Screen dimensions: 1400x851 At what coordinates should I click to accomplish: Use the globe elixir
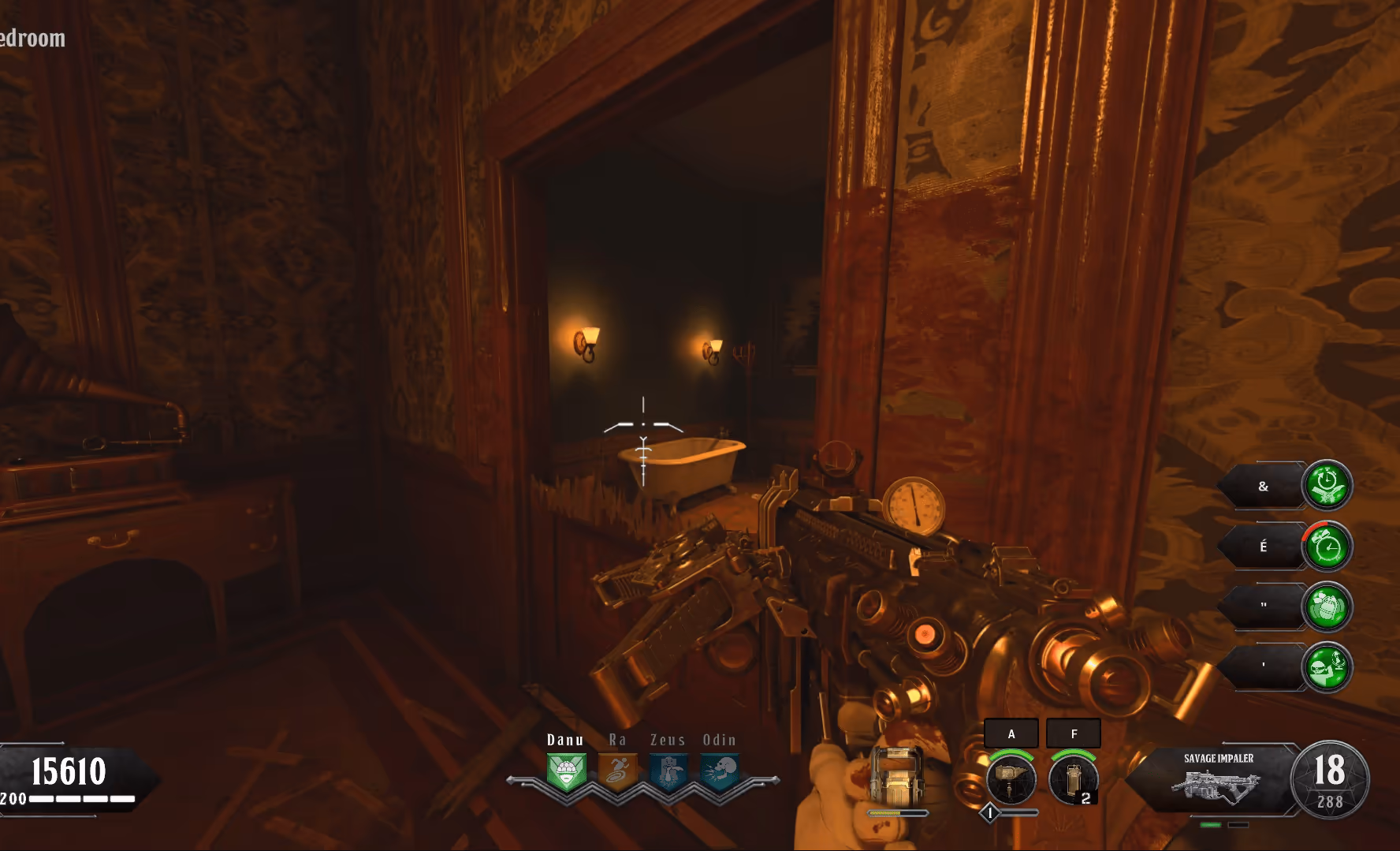pyautogui.click(x=1327, y=667)
